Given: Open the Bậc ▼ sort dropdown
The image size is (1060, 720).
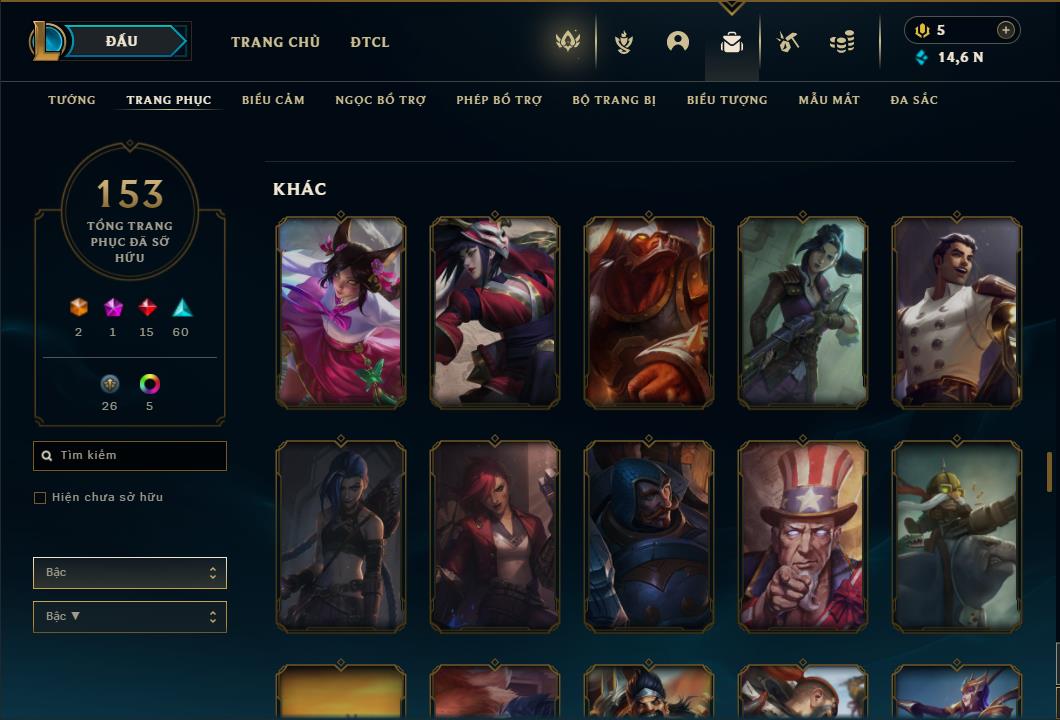Looking at the screenshot, I should (130, 617).
